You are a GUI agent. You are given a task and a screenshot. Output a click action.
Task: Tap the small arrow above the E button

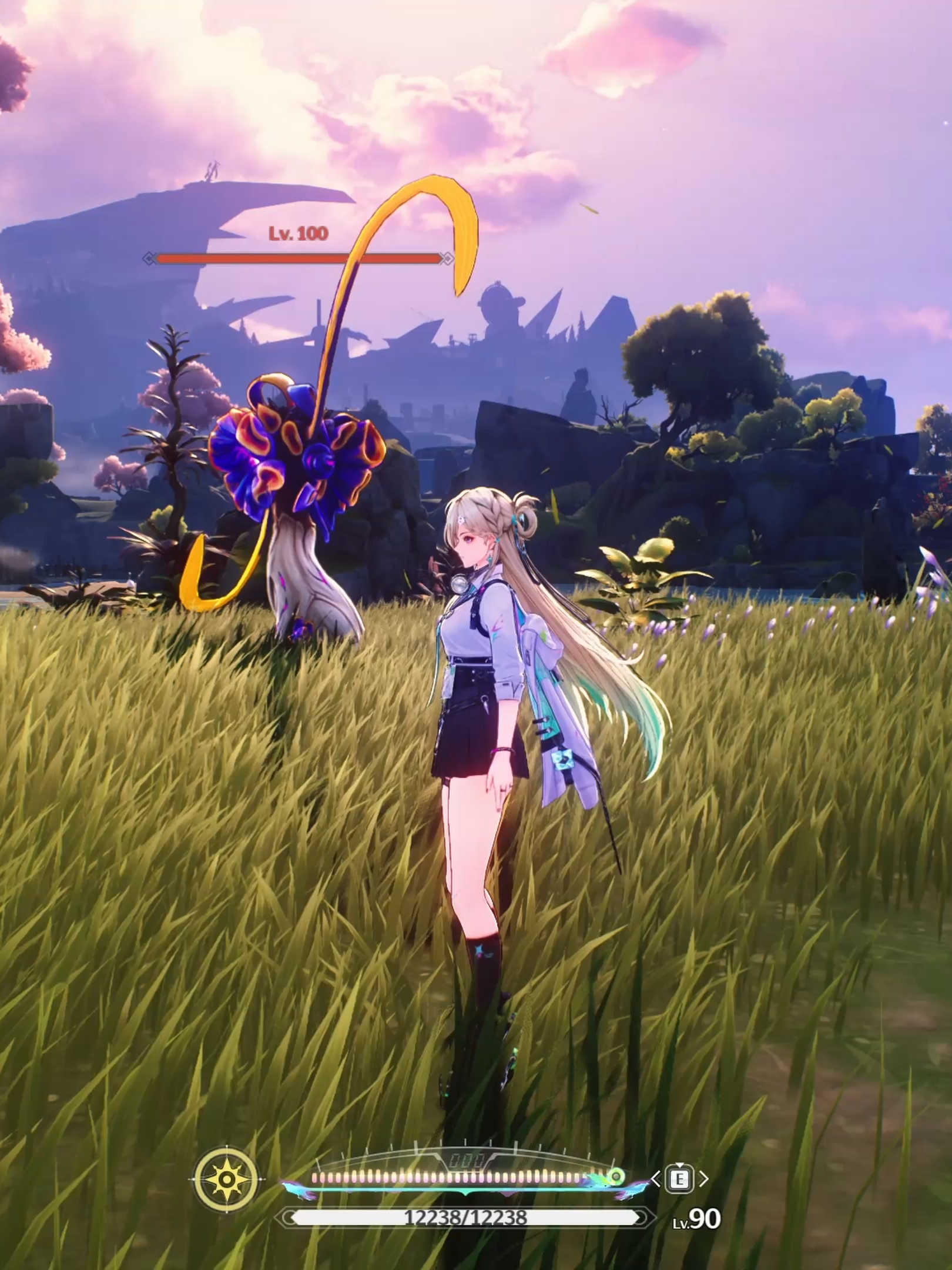(679, 1165)
